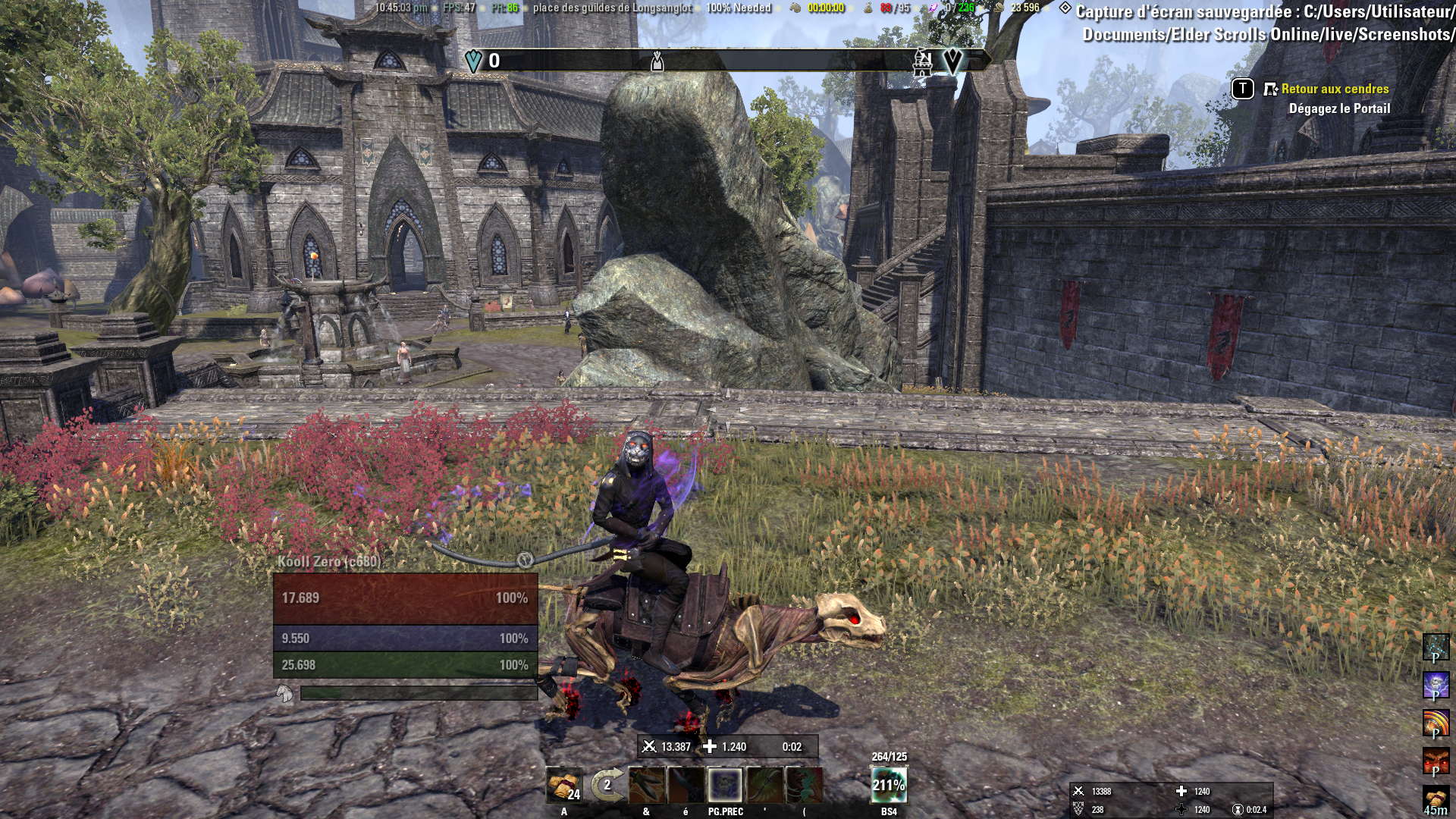Inspect the purple lightning skull buff icon

tap(1435, 686)
